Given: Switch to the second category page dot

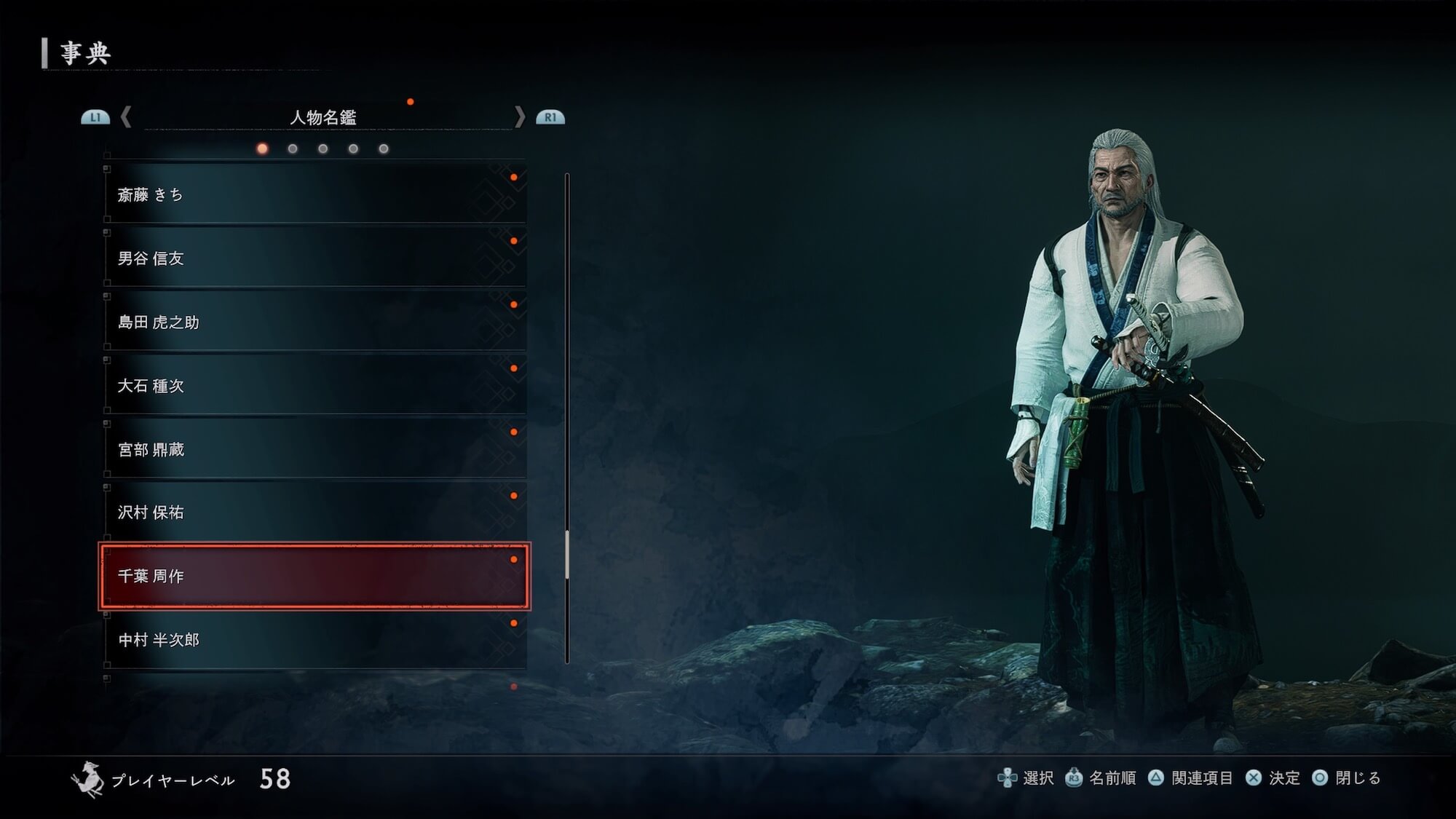Looking at the screenshot, I should 293,149.
